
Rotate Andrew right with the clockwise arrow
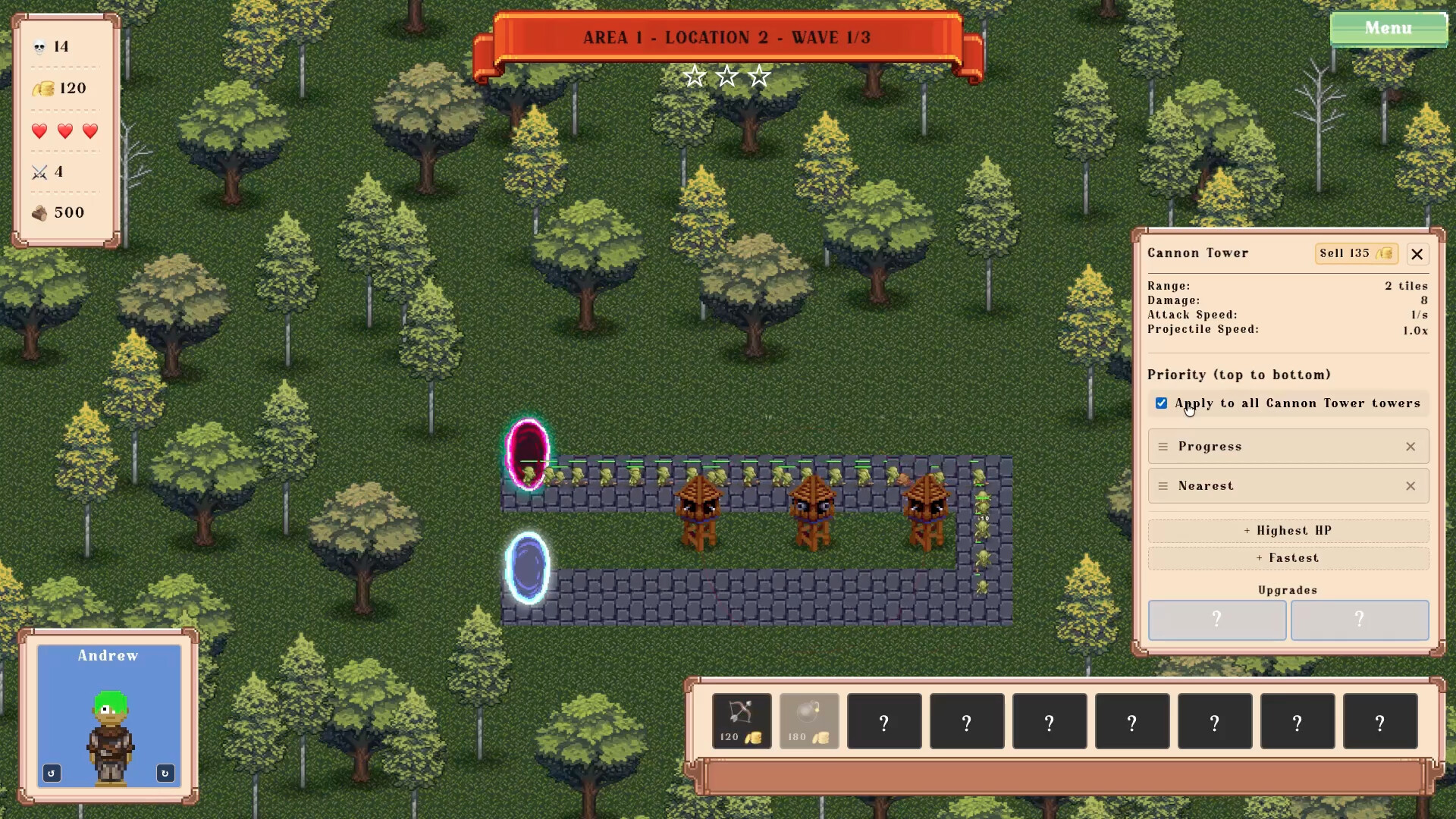pyautogui.click(x=165, y=773)
